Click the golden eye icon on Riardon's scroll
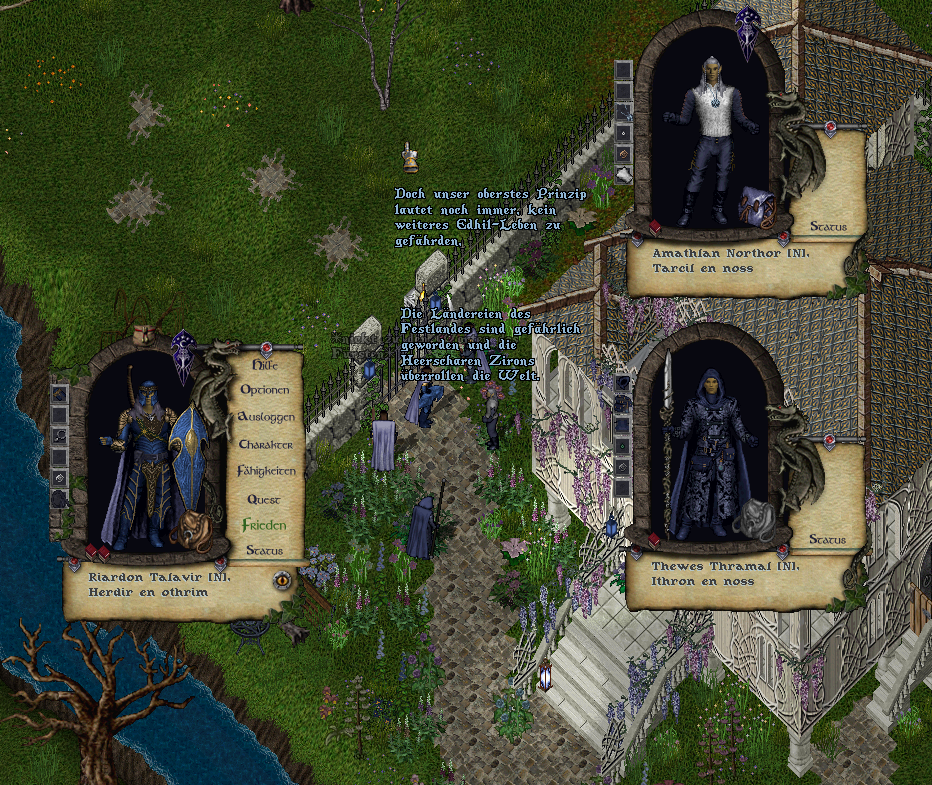Image resolution: width=932 pixels, height=785 pixels. [282, 579]
